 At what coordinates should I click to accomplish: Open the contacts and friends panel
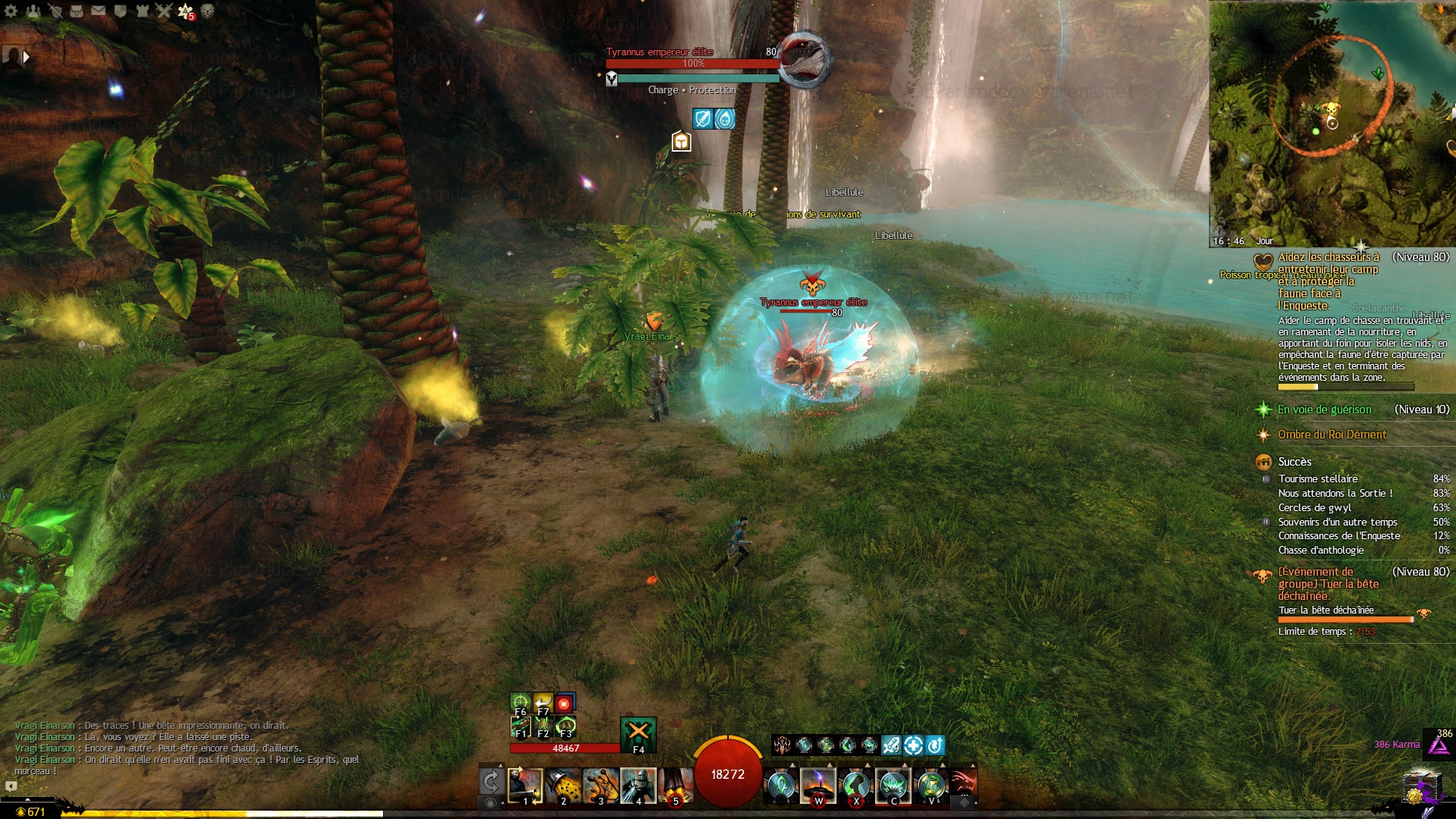[x=33, y=11]
